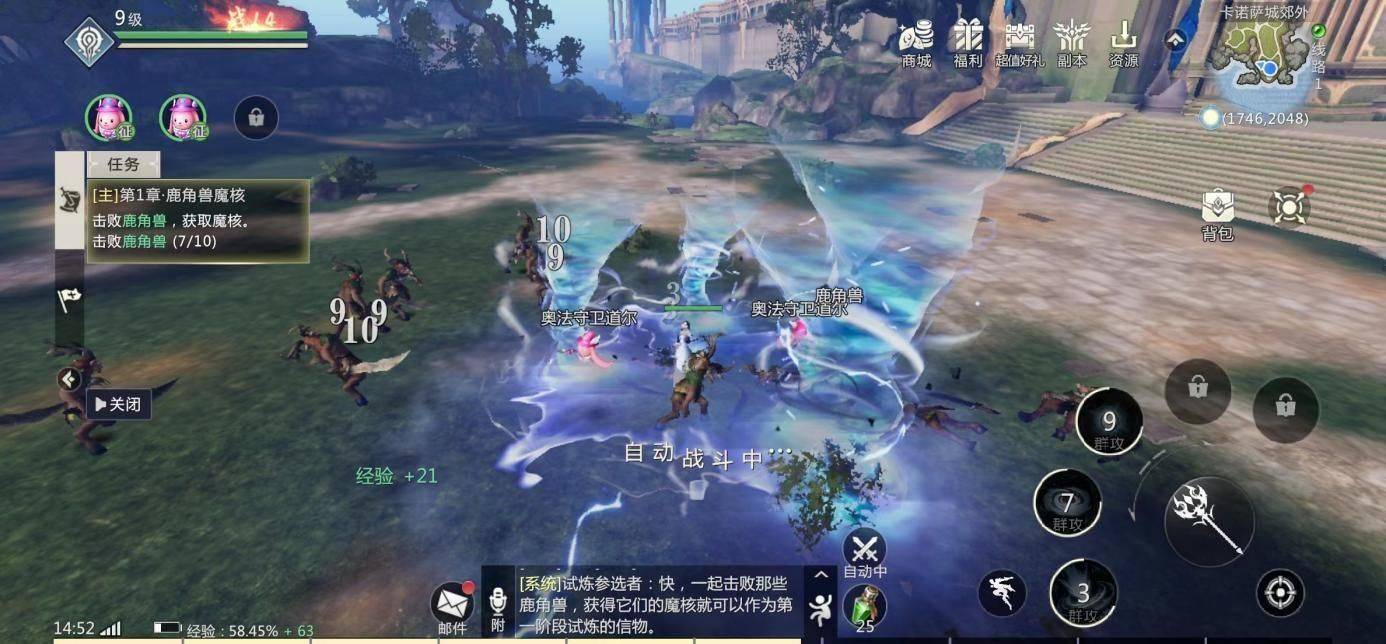This screenshot has height=644, width=1386.
Task: Click the target lock crosshair button
Action: [1280, 593]
